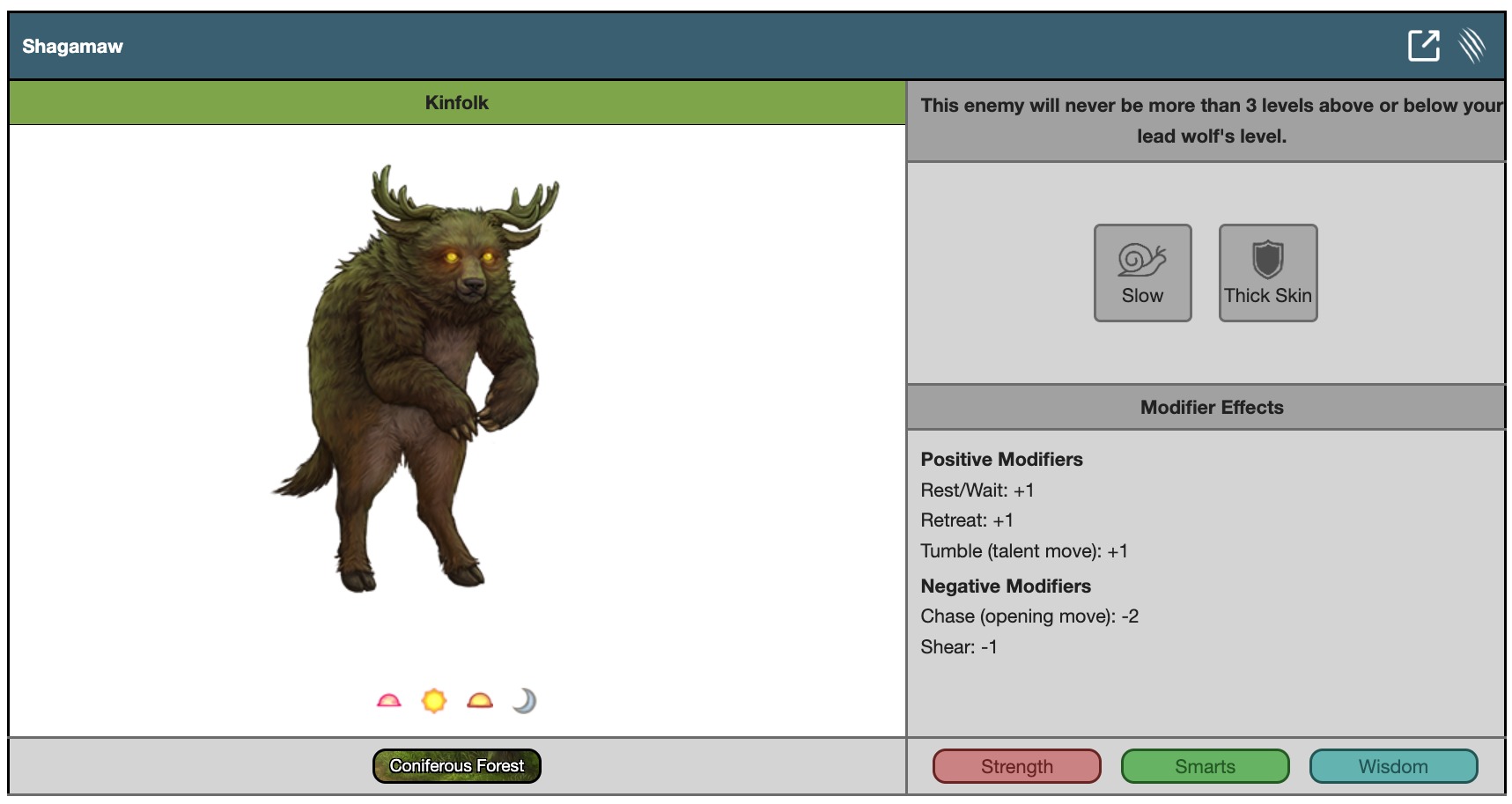Click the claw marks icon

[x=1471, y=46]
